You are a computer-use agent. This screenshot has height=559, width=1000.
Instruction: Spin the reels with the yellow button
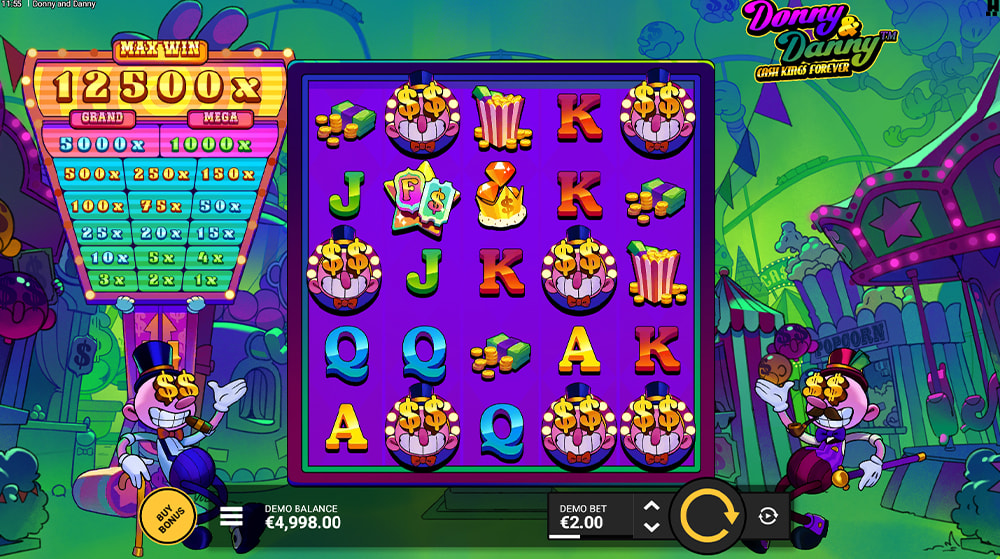click(x=709, y=516)
